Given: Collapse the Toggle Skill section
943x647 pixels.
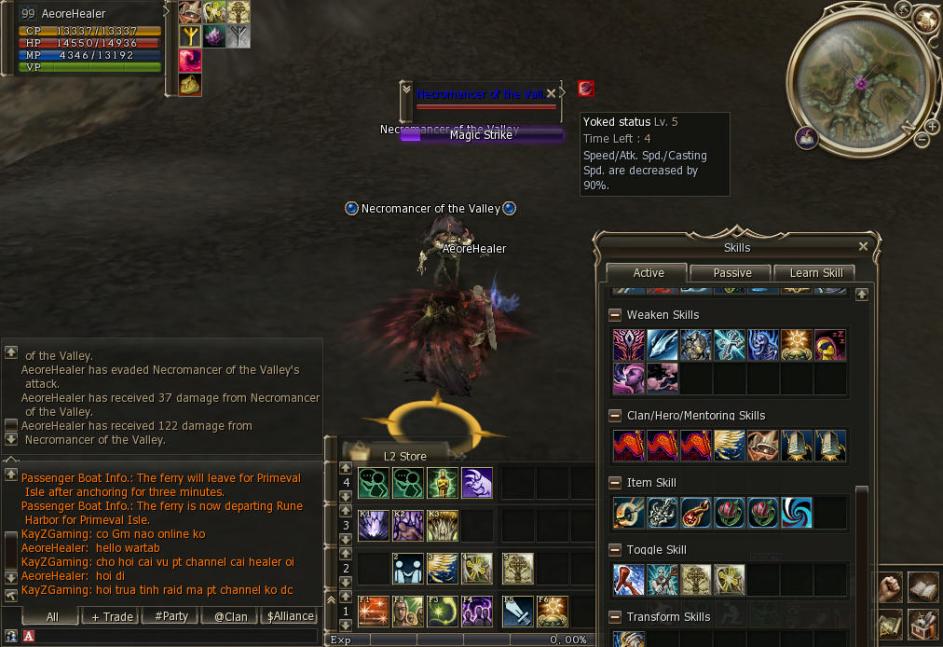Looking at the screenshot, I should (615, 550).
